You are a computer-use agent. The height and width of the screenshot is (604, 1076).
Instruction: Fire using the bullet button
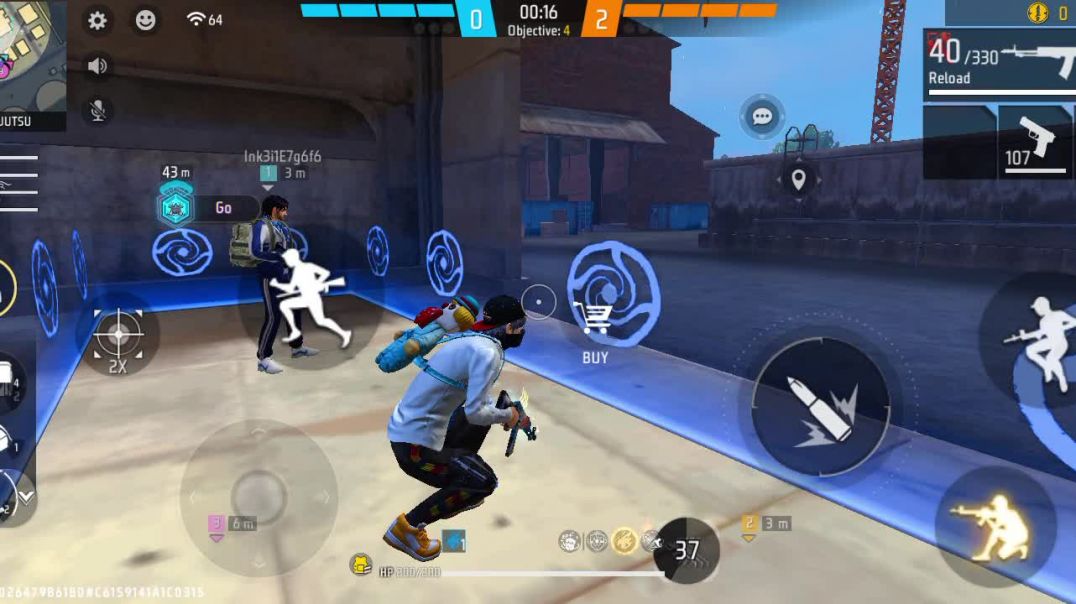(x=820, y=407)
